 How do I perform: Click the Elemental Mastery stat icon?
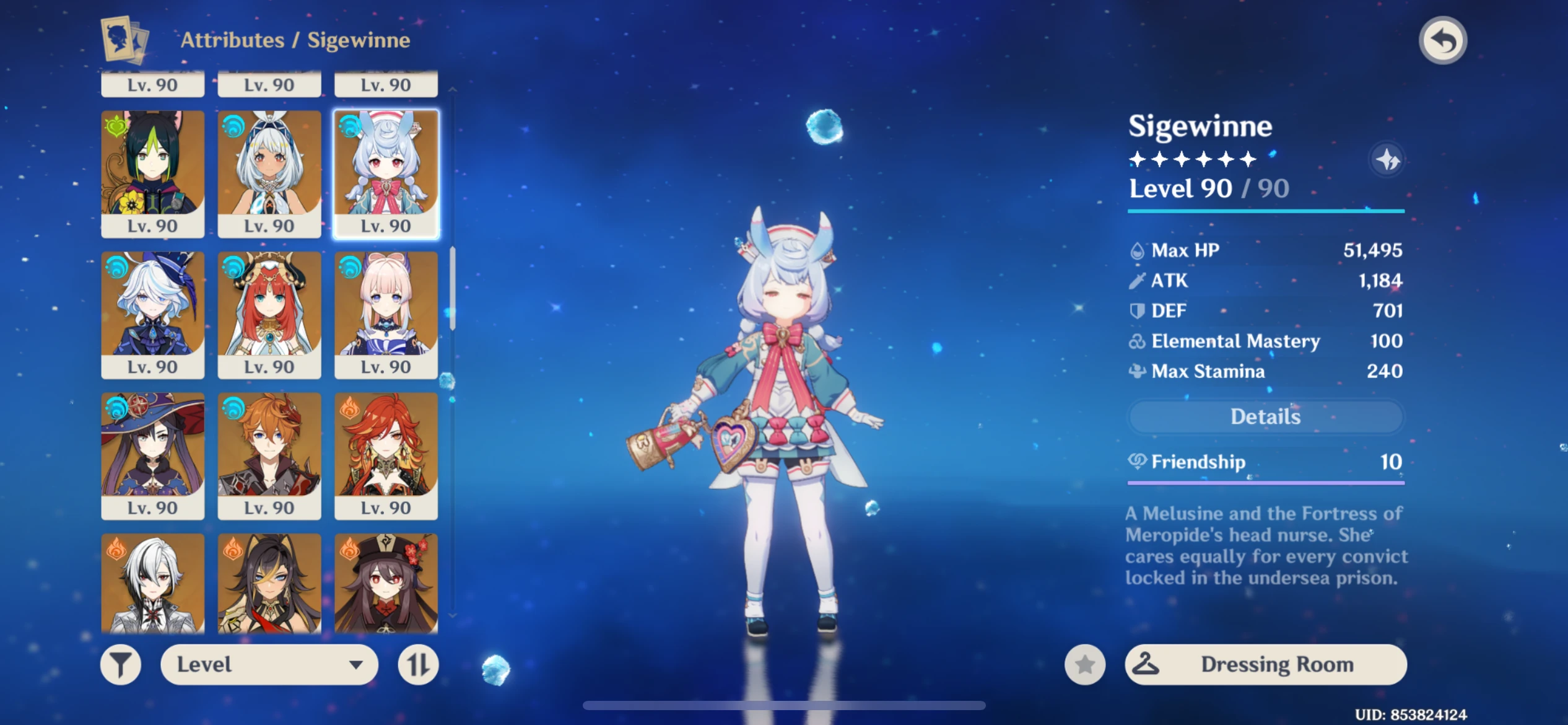(1139, 341)
